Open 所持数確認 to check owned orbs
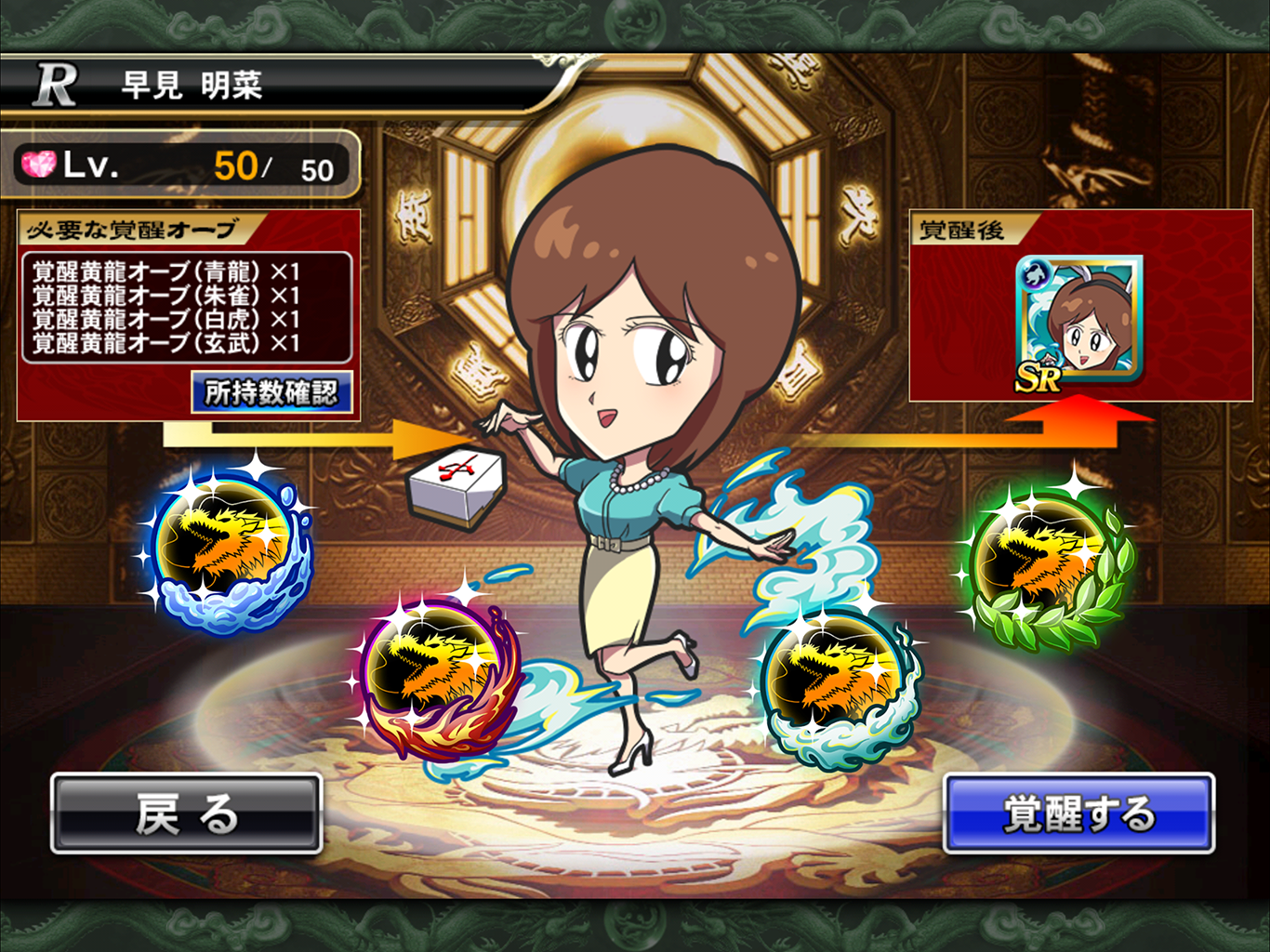This screenshot has width=1270, height=952. [x=271, y=393]
